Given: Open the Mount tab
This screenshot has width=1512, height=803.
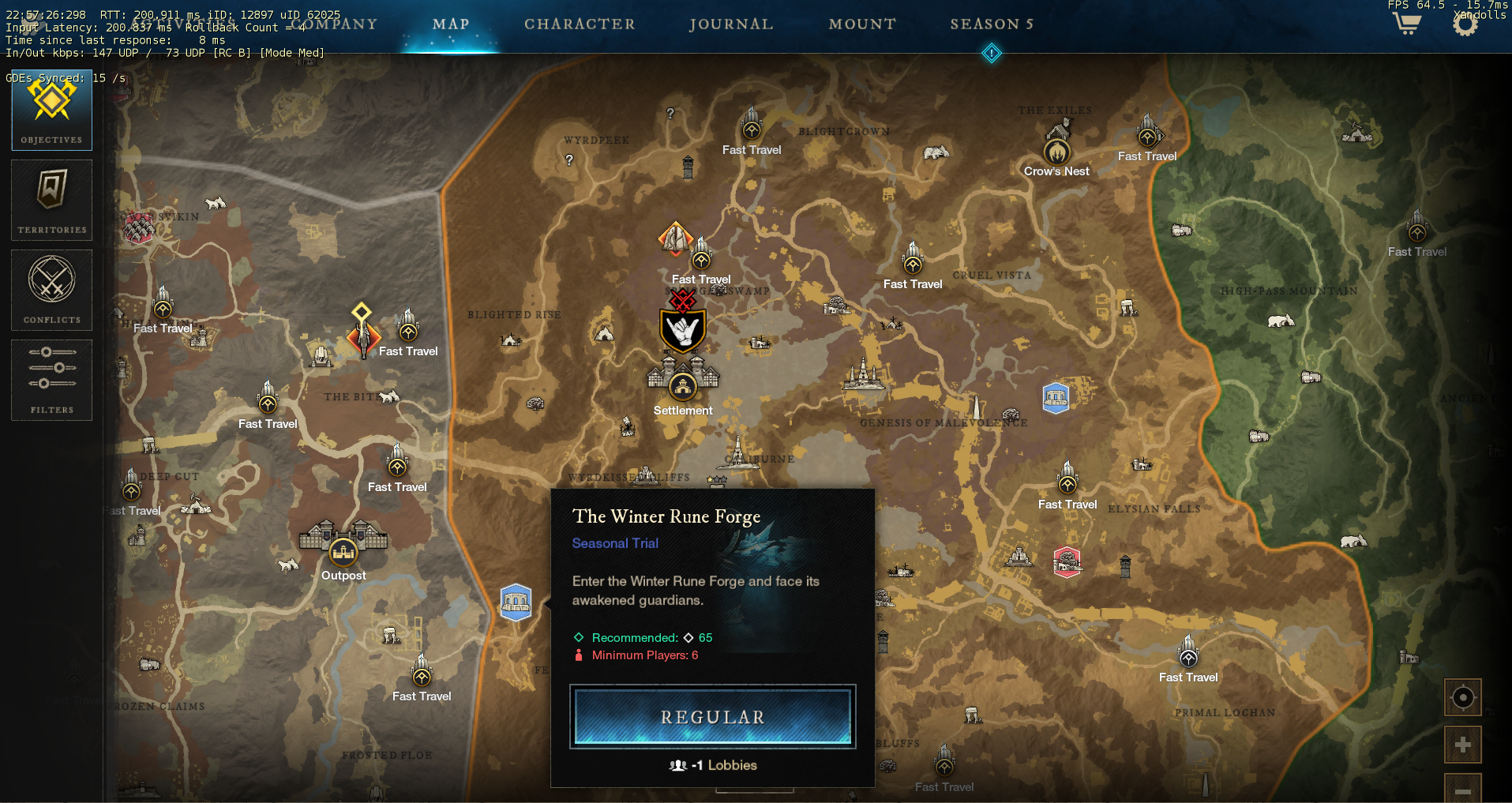Looking at the screenshot, I should pos(862,24).
